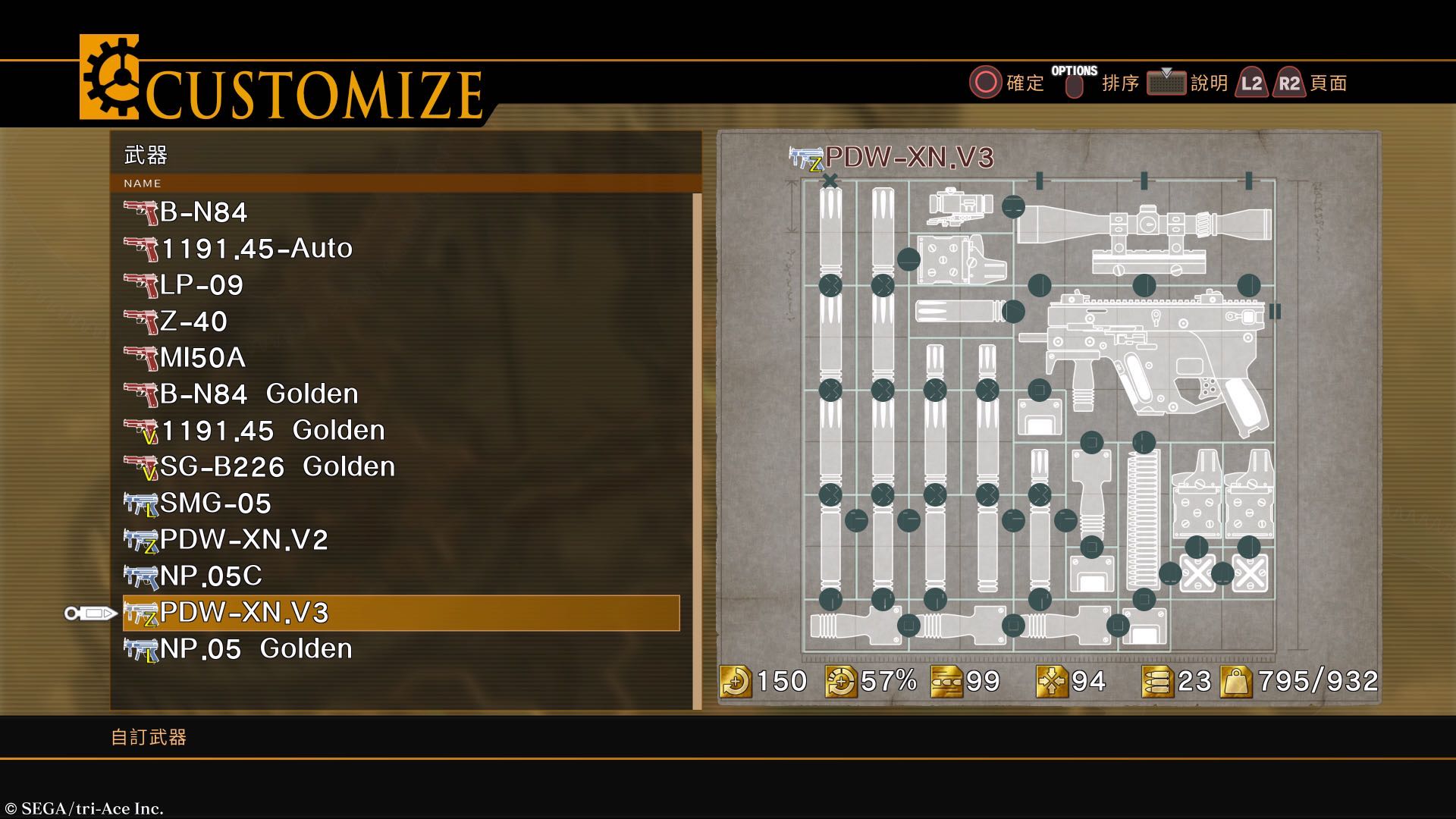Screen dimensions: 1456x819
Task: Select the SMG-05 submachine gun
Action: (215, 504)
